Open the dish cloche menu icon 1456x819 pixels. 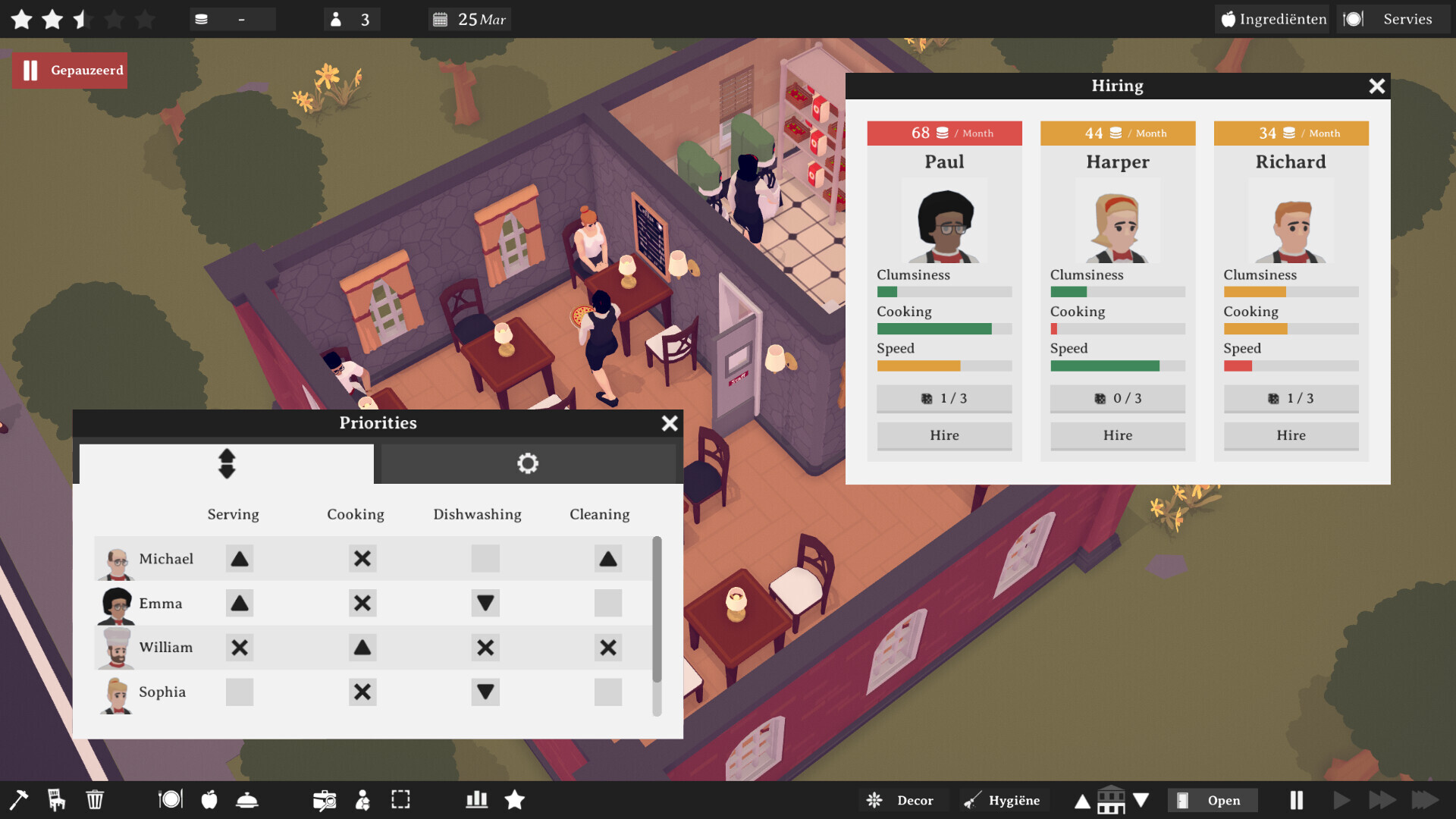coord(248,799)
